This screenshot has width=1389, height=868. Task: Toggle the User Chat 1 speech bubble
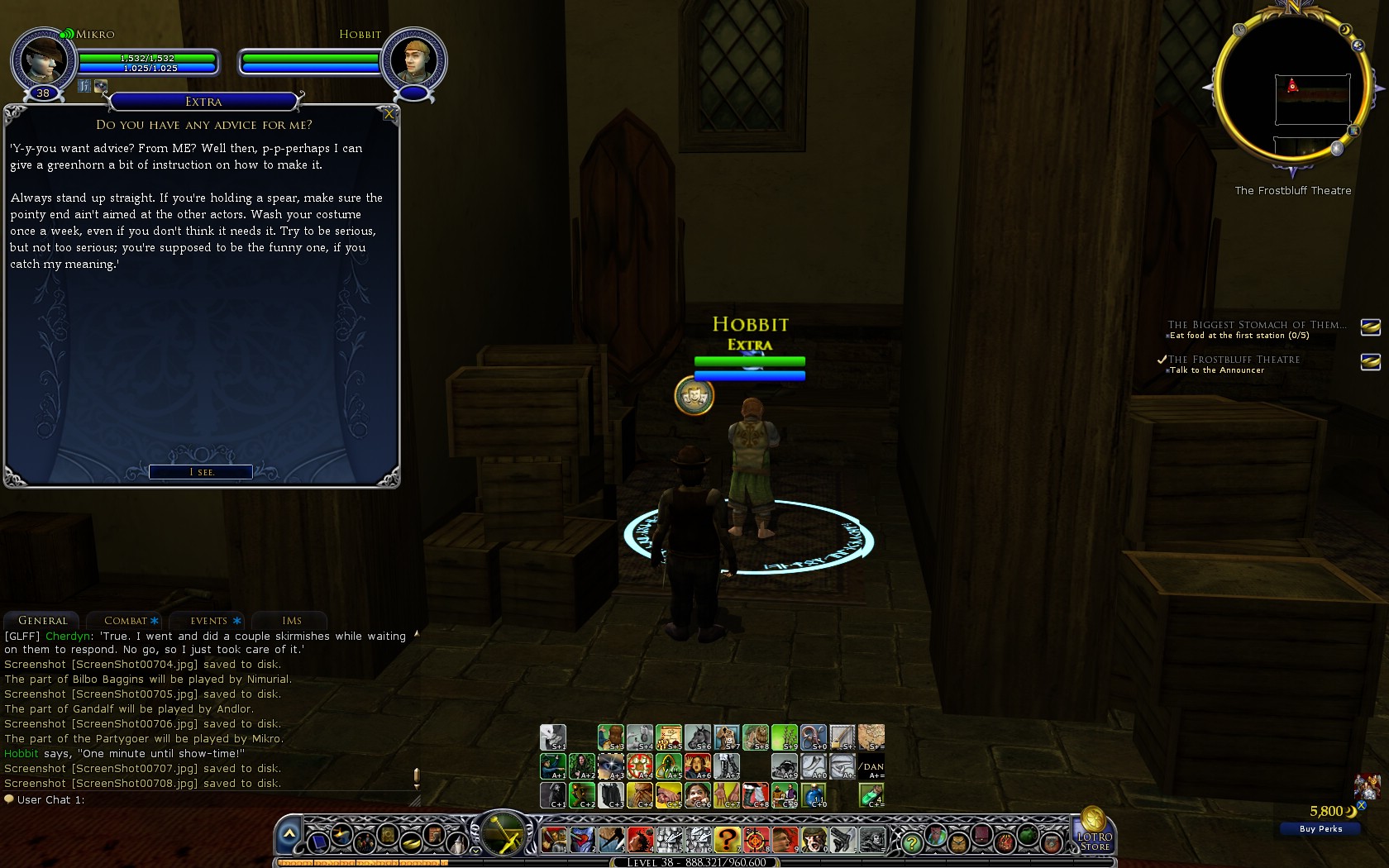click(10, 799)
